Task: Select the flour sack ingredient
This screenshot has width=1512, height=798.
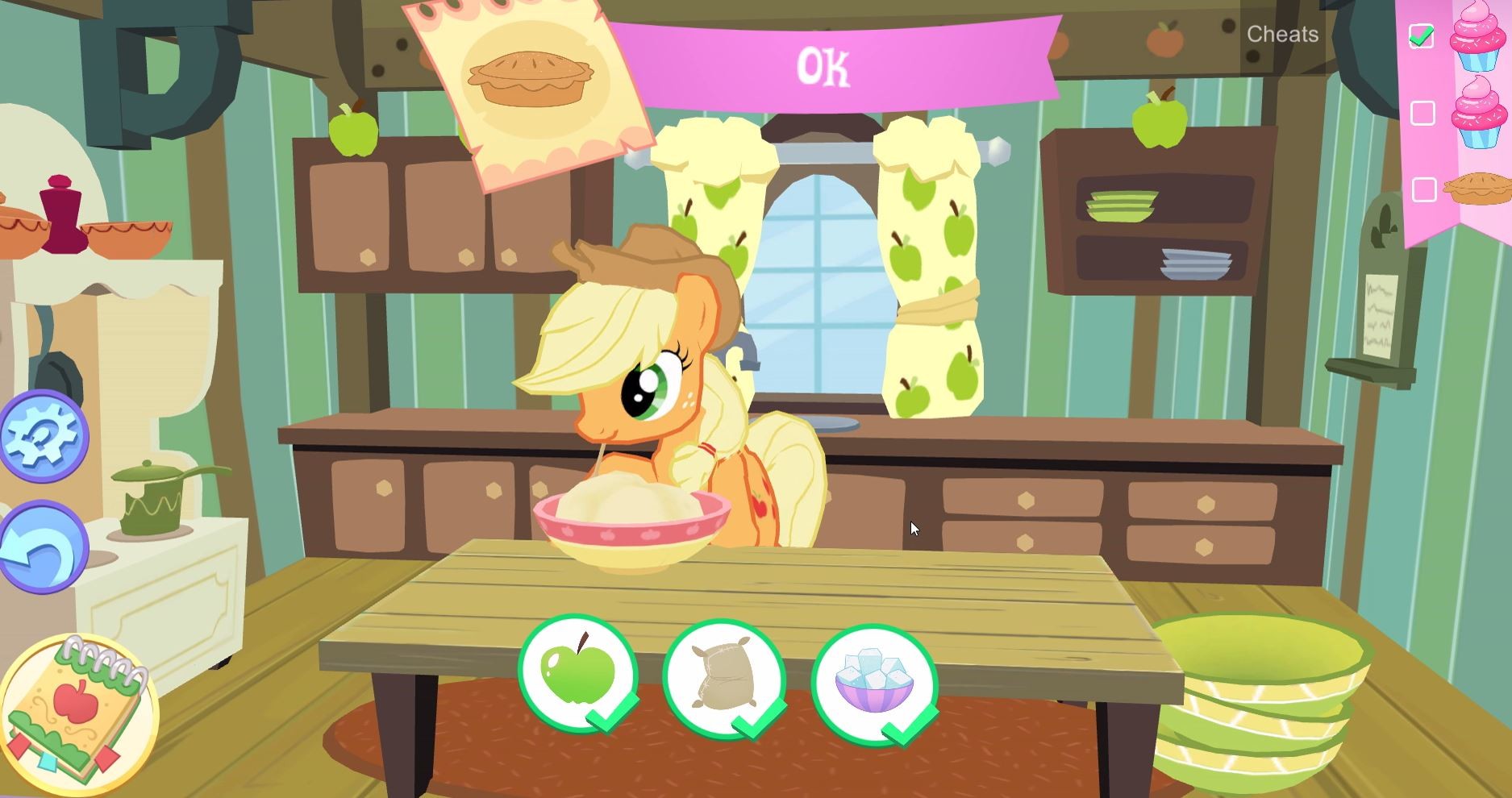Action: (x=725, y=683)
